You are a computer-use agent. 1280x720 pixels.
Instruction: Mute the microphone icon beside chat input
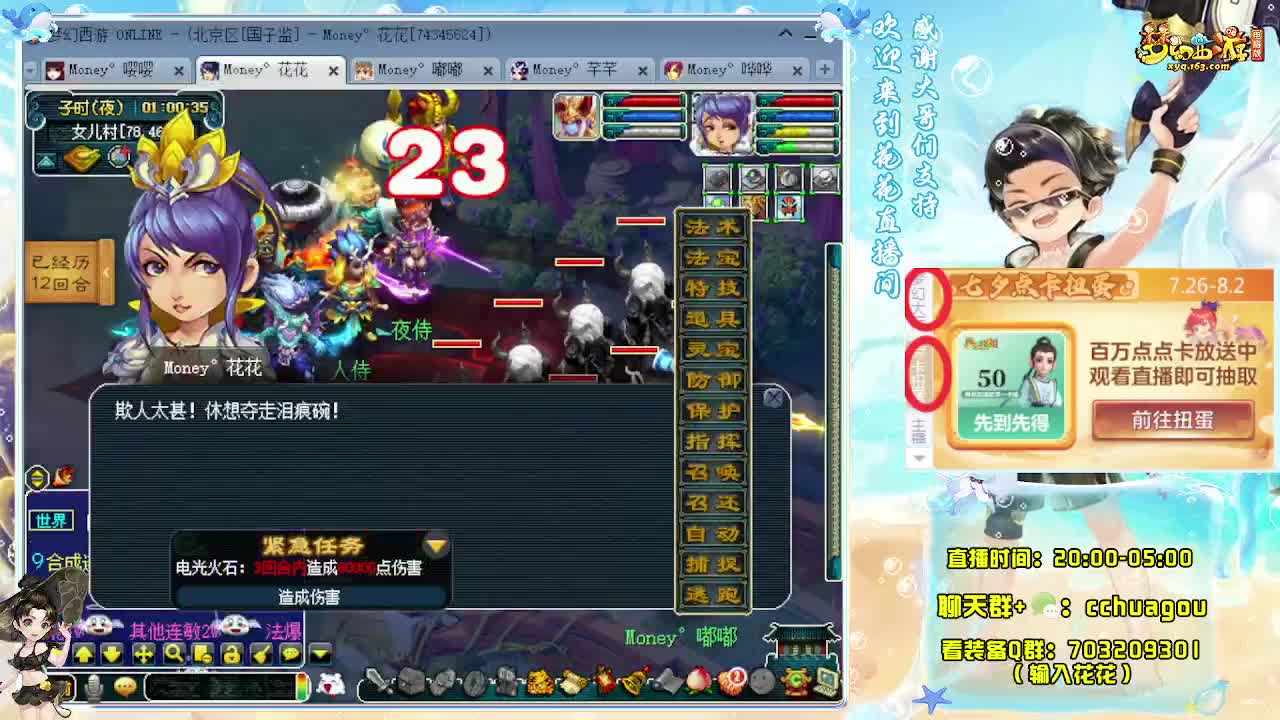pos(93,686)
